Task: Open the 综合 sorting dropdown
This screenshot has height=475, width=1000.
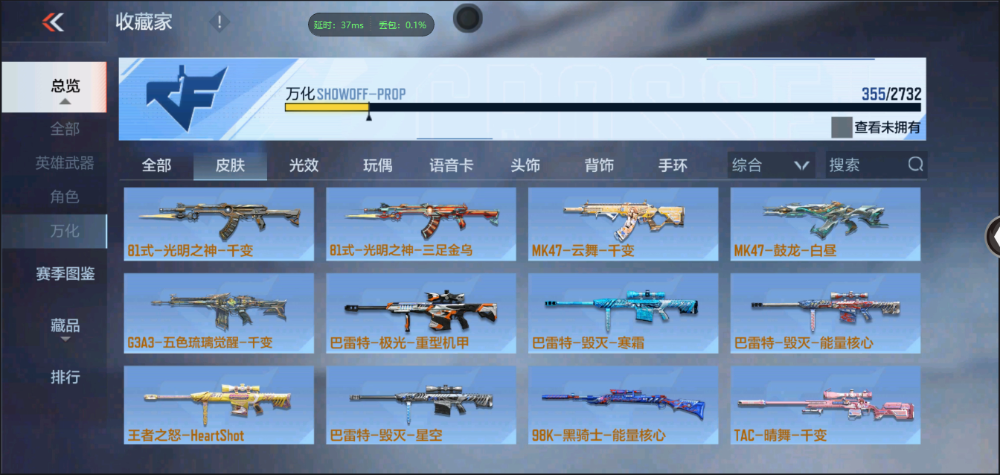Action: coord(769,165)
